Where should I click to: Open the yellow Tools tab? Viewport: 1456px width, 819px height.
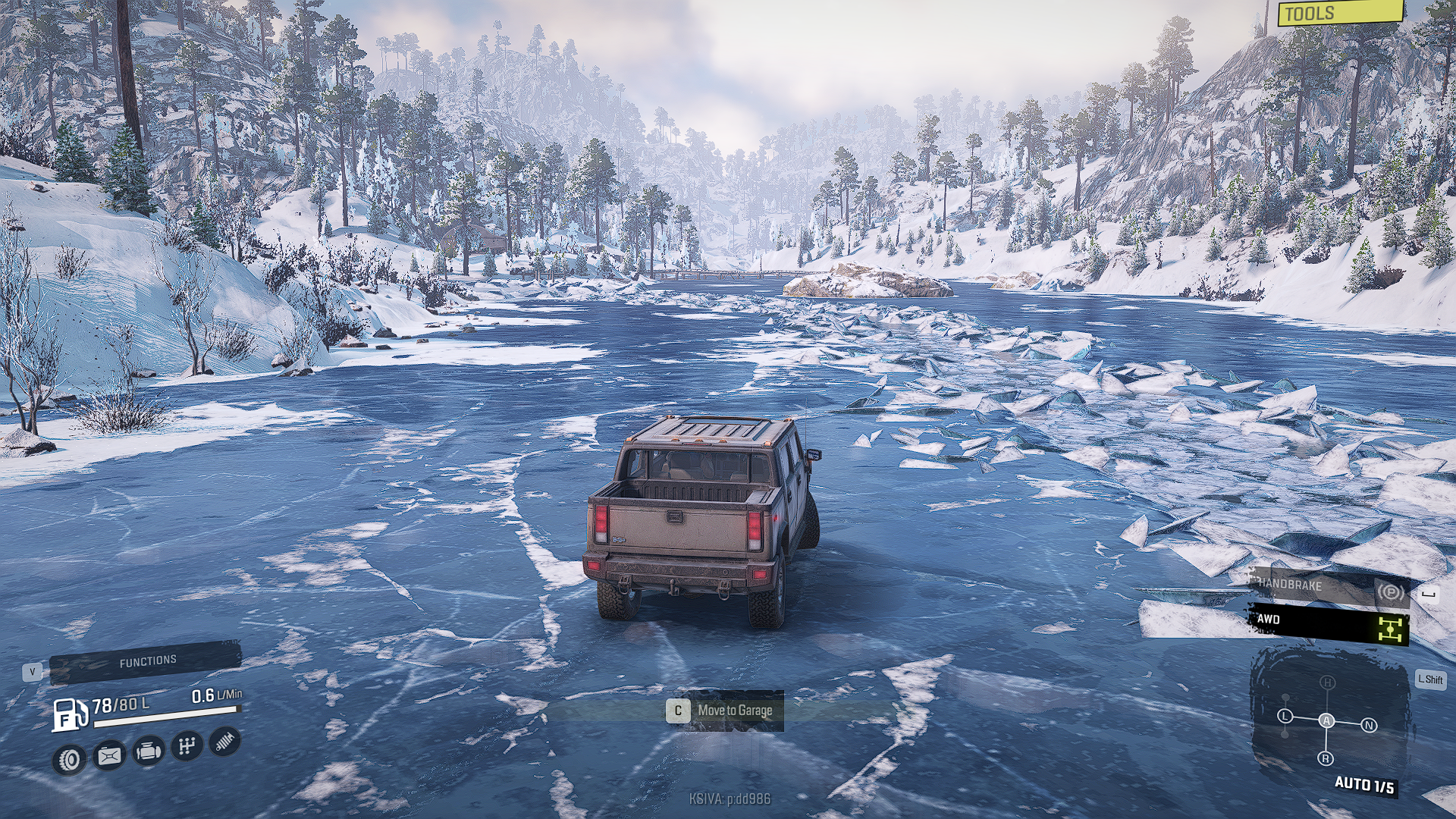(1338, 13)
